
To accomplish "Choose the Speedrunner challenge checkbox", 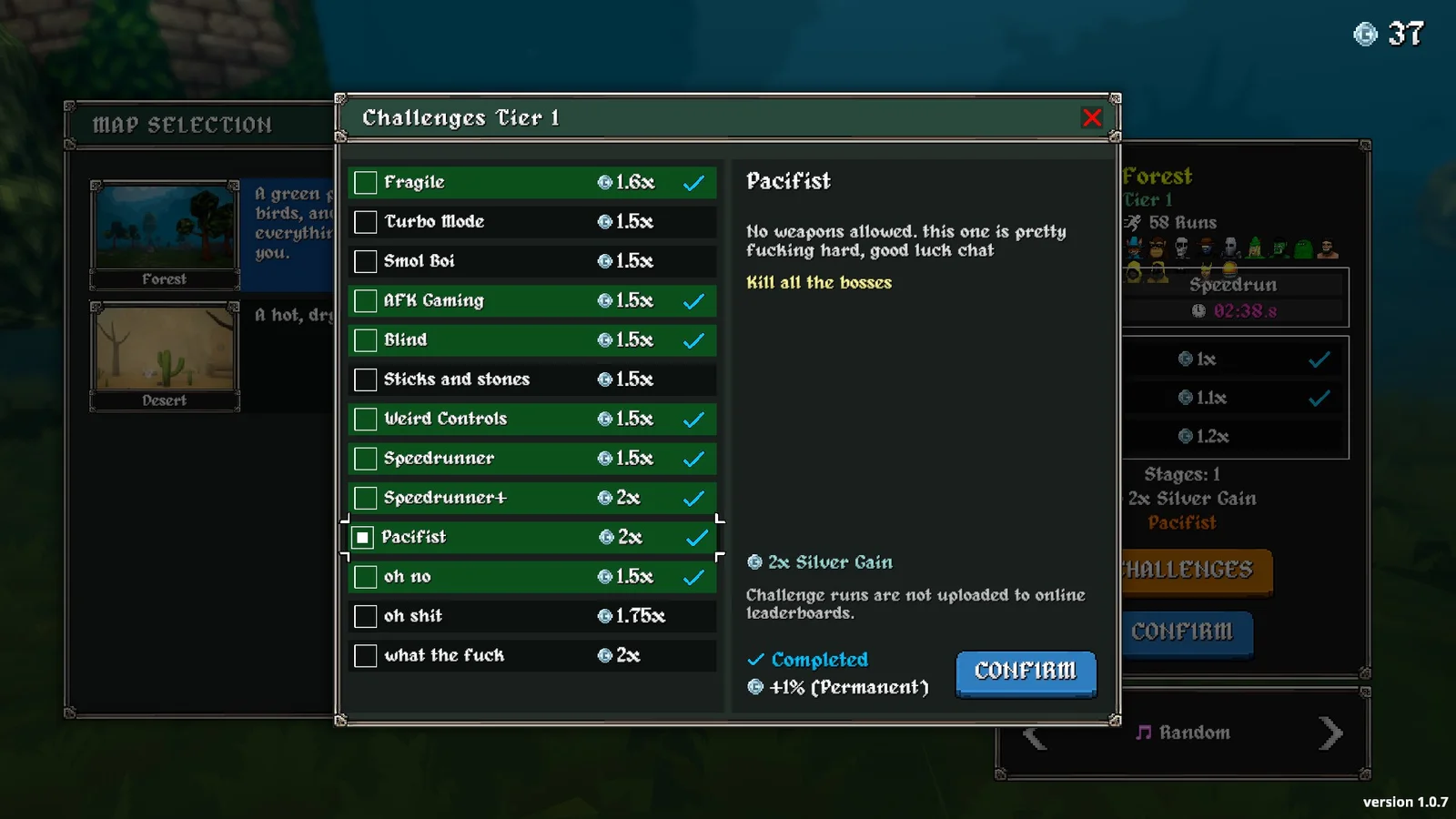I will coord(366,459).
